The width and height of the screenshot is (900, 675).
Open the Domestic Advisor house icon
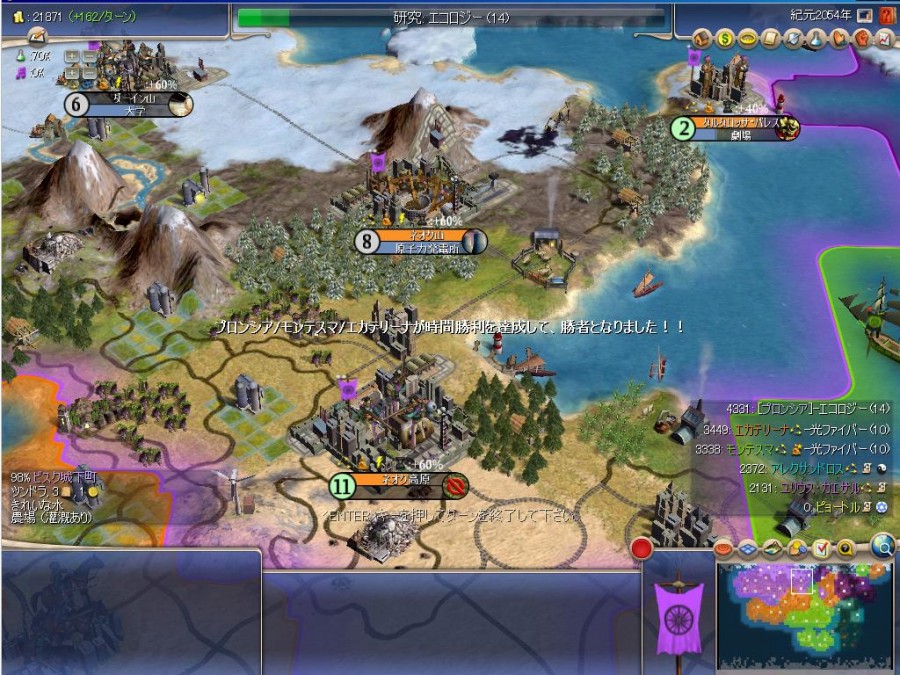point(704,39)
